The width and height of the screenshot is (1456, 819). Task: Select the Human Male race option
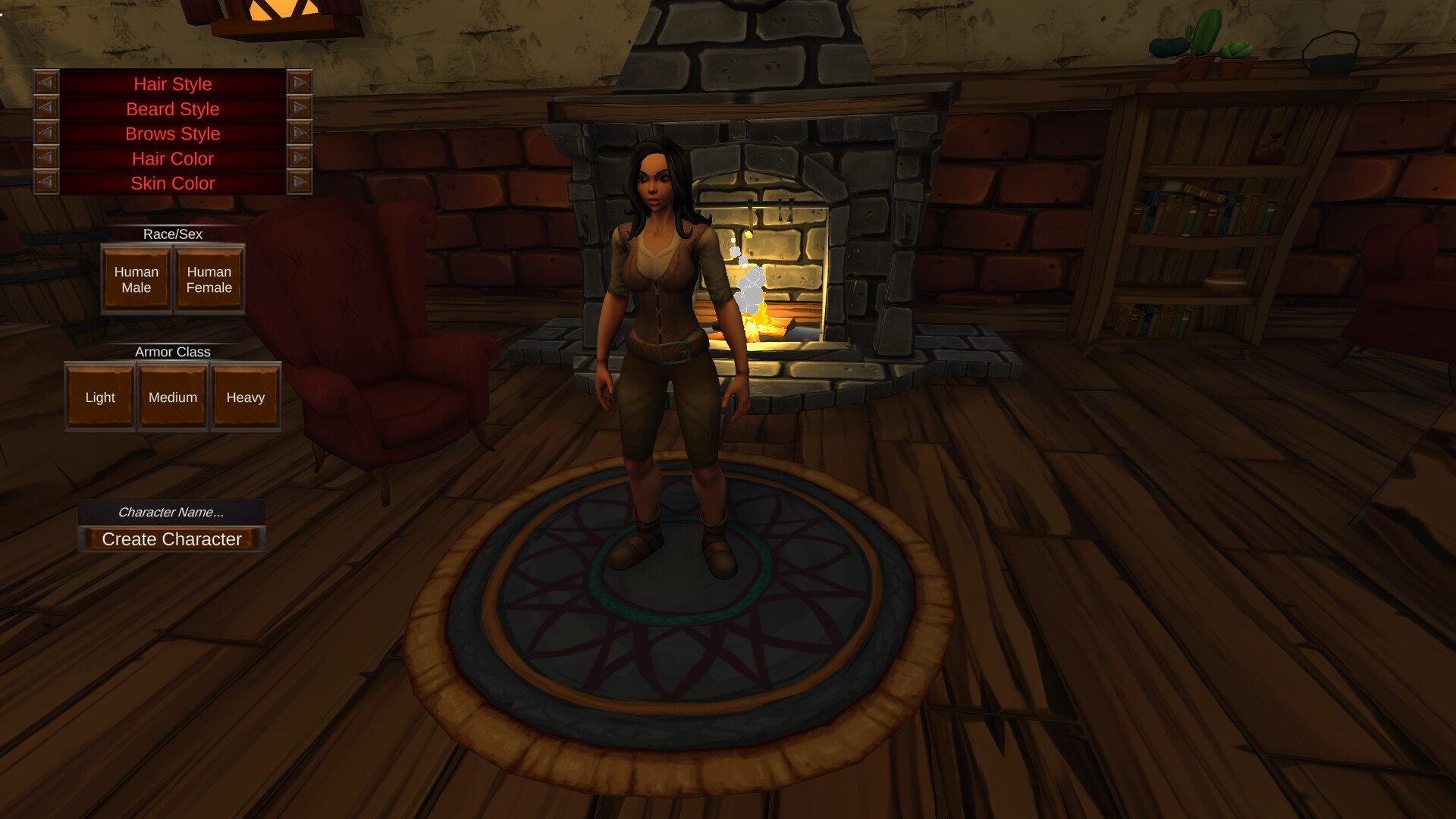[136, 279]
